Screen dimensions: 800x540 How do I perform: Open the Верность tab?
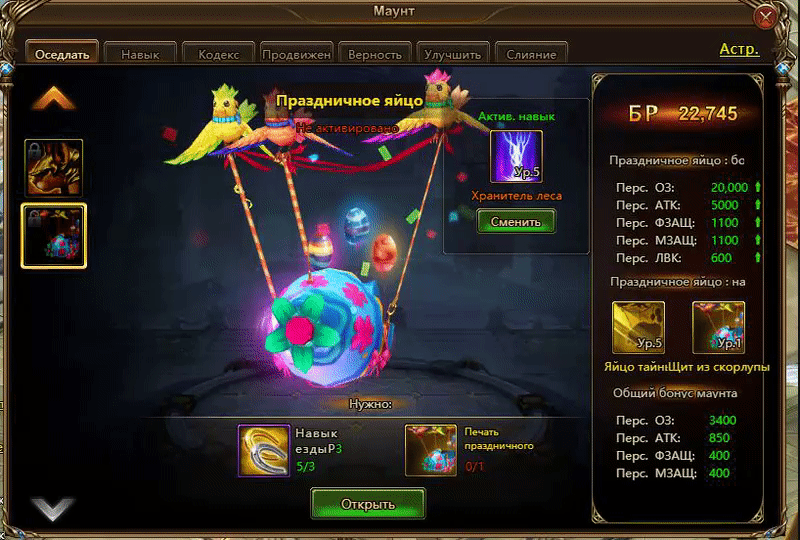[376, 54]
